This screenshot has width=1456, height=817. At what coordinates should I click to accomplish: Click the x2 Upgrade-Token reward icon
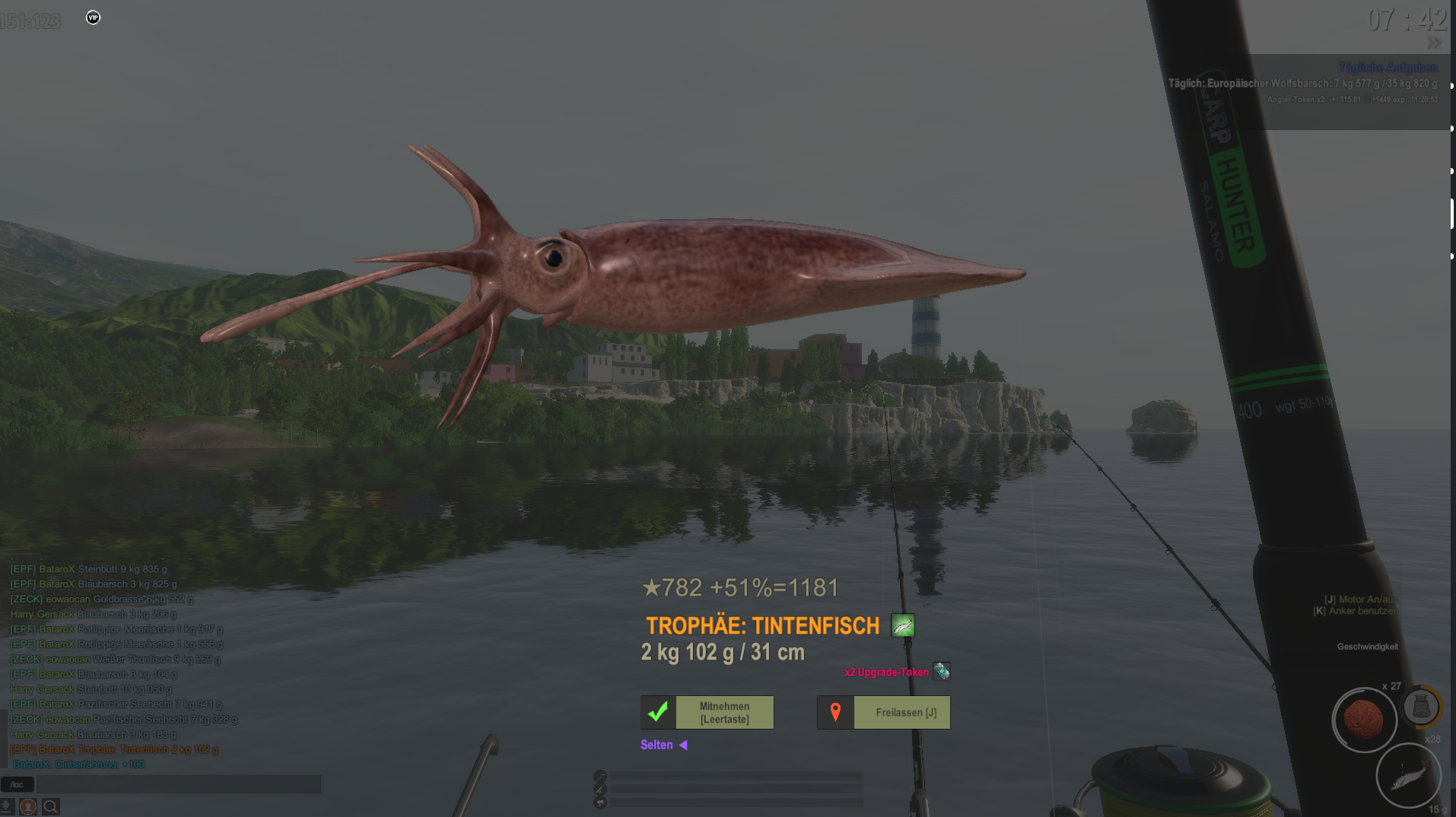[x=942, y=672]
